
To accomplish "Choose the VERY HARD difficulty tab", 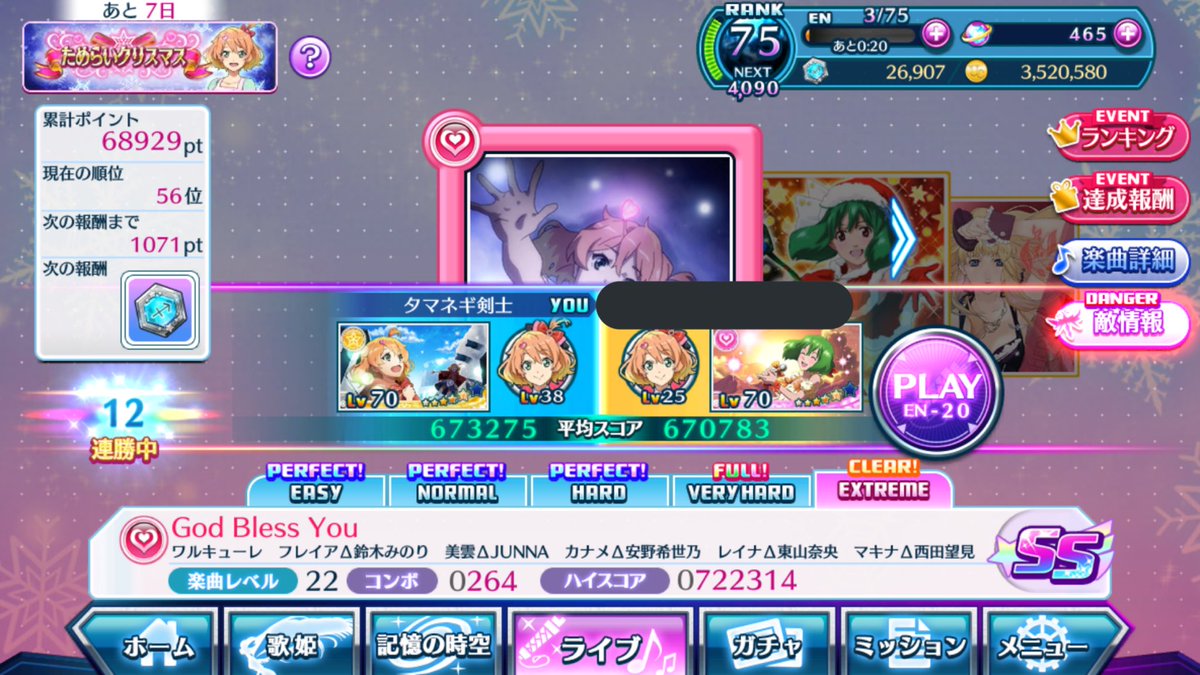I will tap(741, 487).
